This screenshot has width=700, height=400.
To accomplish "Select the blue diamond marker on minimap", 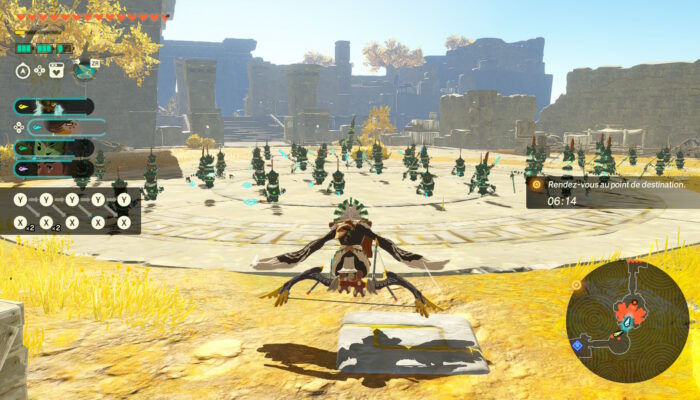I will [576, 345].
